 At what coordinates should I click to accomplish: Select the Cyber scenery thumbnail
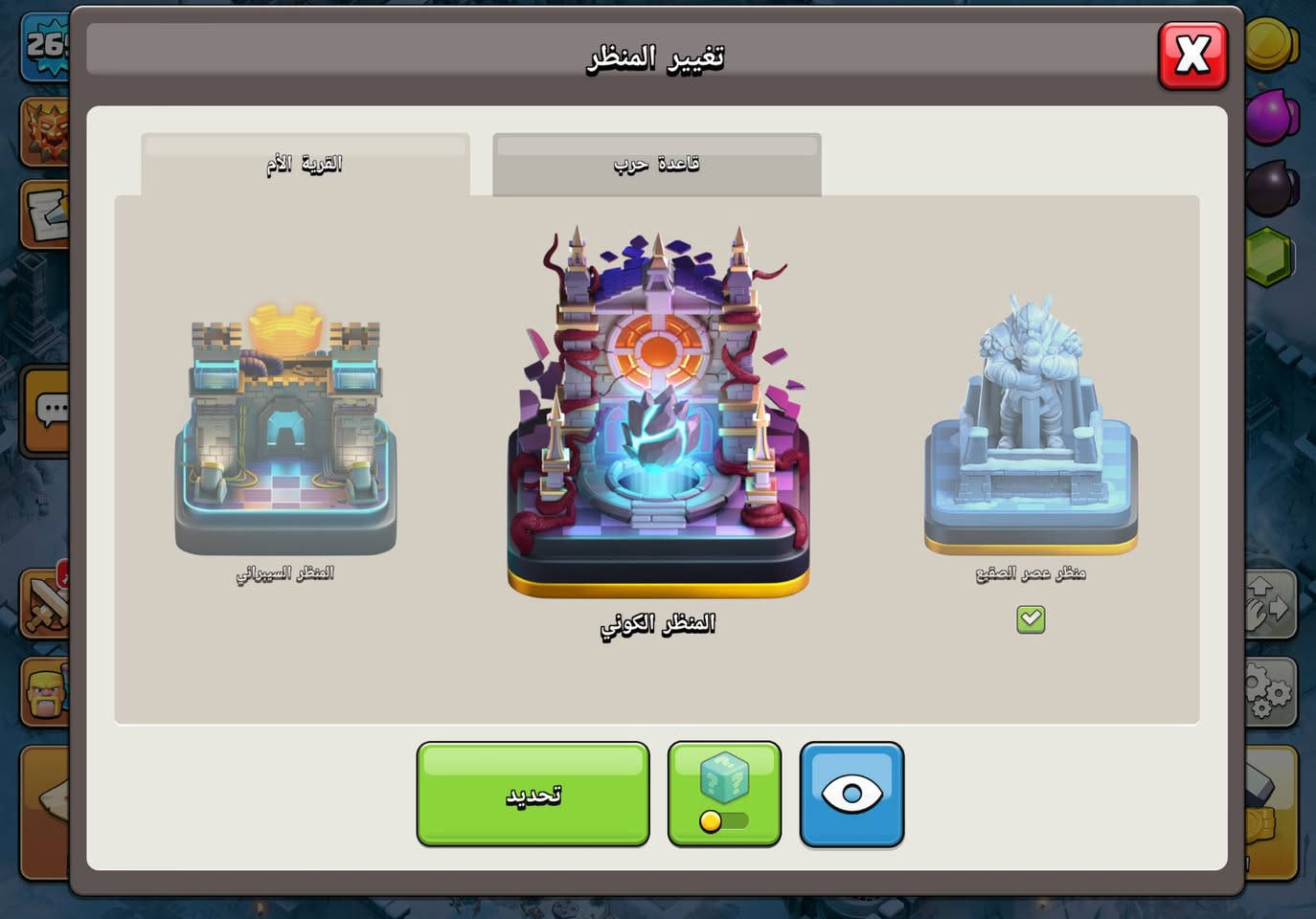(284, 431)
